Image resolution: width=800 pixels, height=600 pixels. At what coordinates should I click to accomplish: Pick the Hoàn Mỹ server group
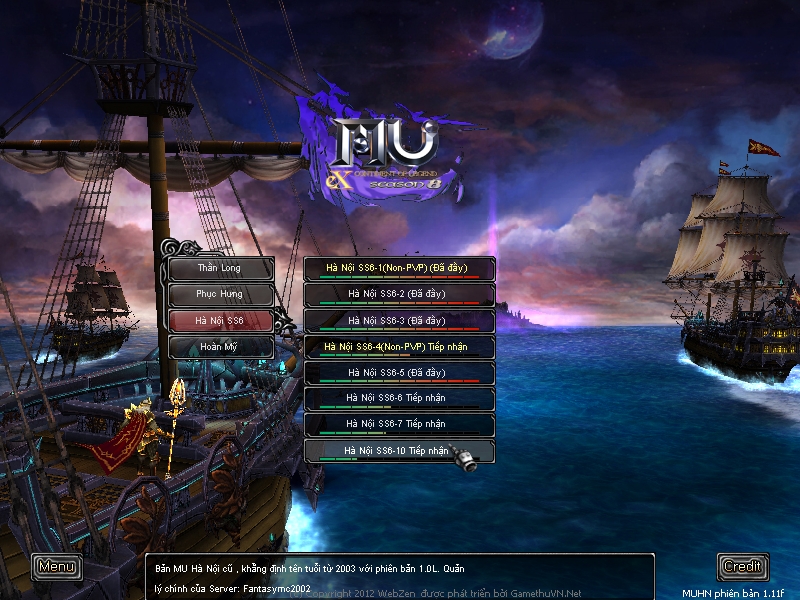click(220, 346)
